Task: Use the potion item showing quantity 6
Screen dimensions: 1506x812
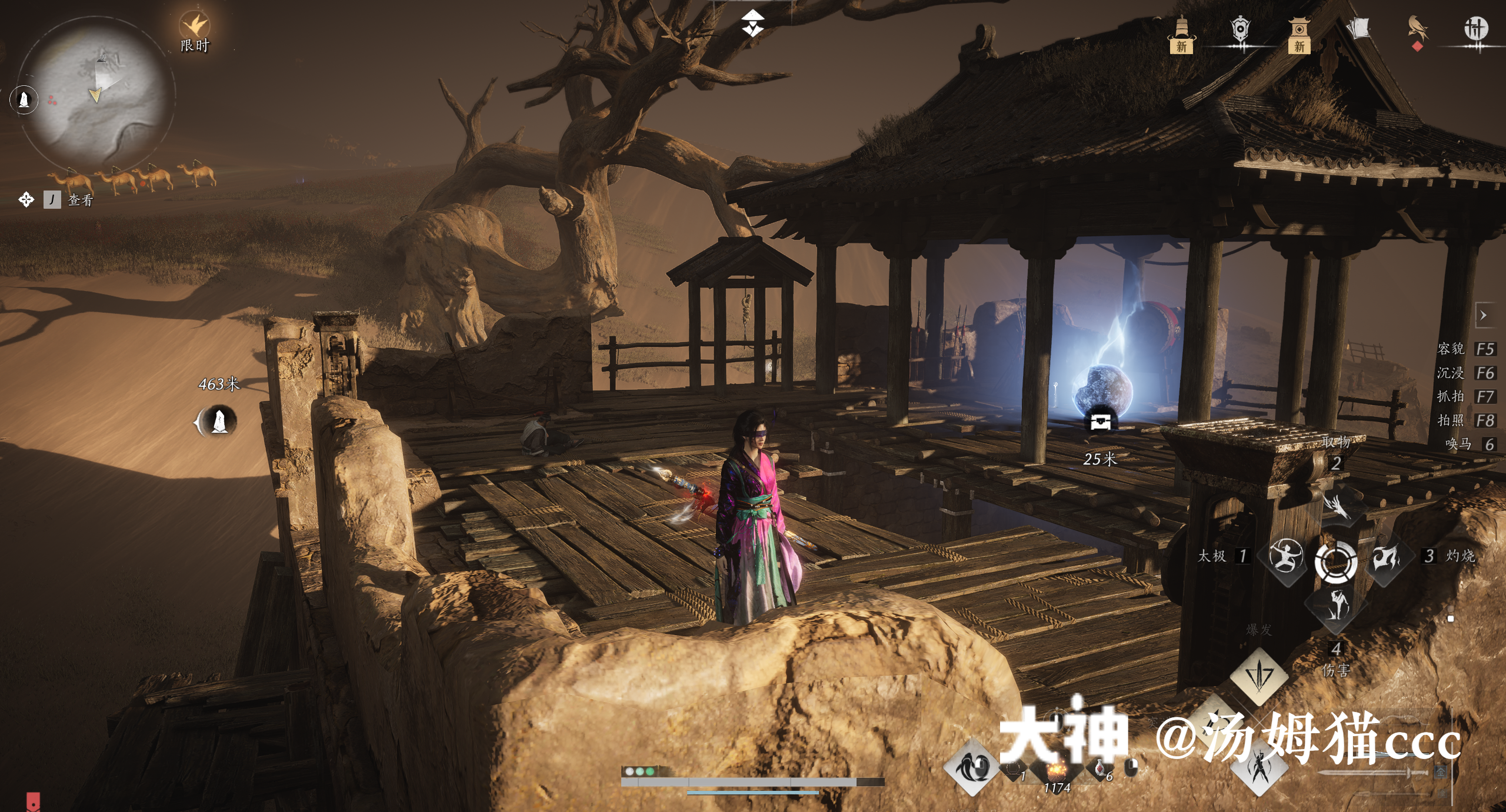Action: [x=1099, y=769]
